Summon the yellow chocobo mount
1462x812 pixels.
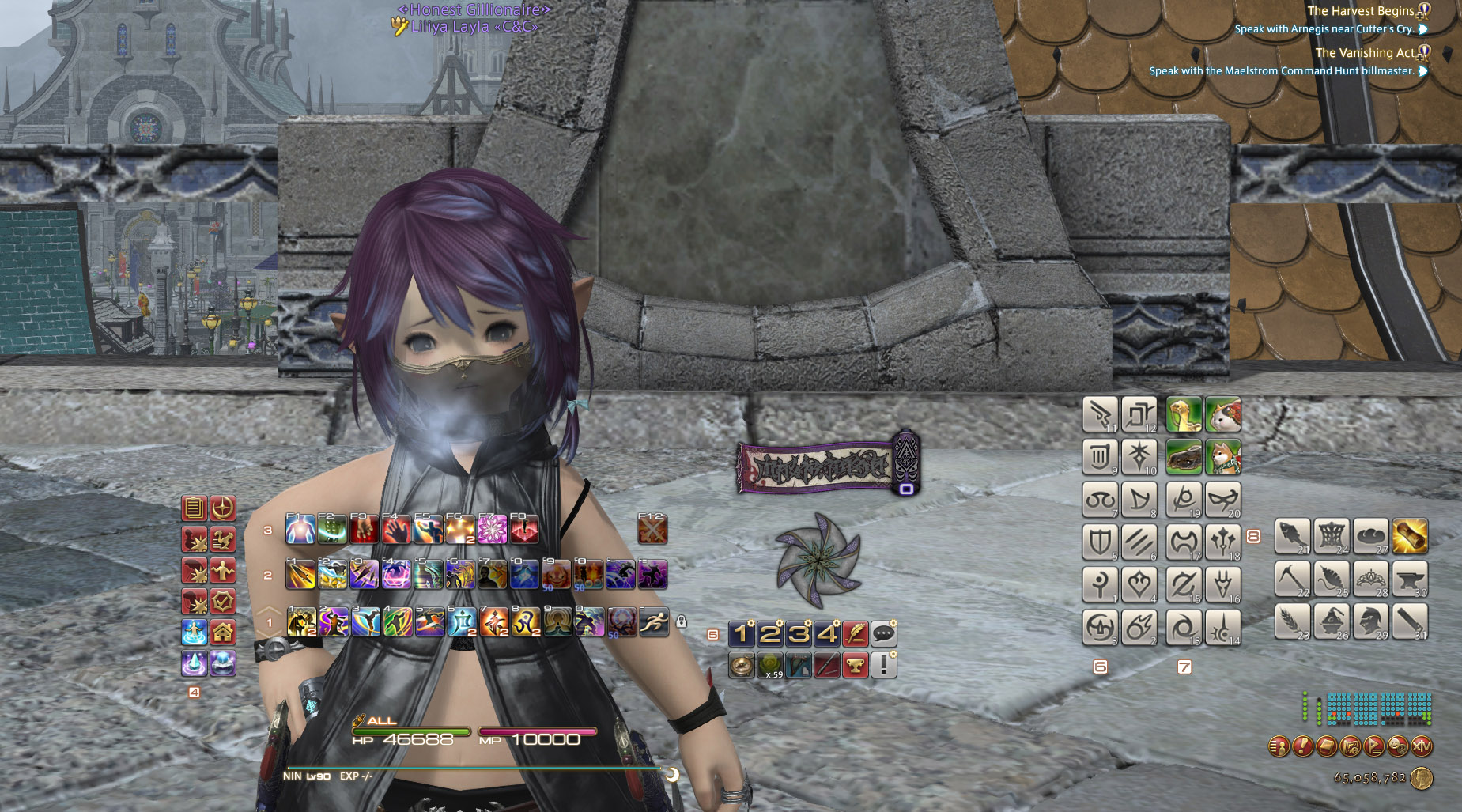coord(1184,414)
